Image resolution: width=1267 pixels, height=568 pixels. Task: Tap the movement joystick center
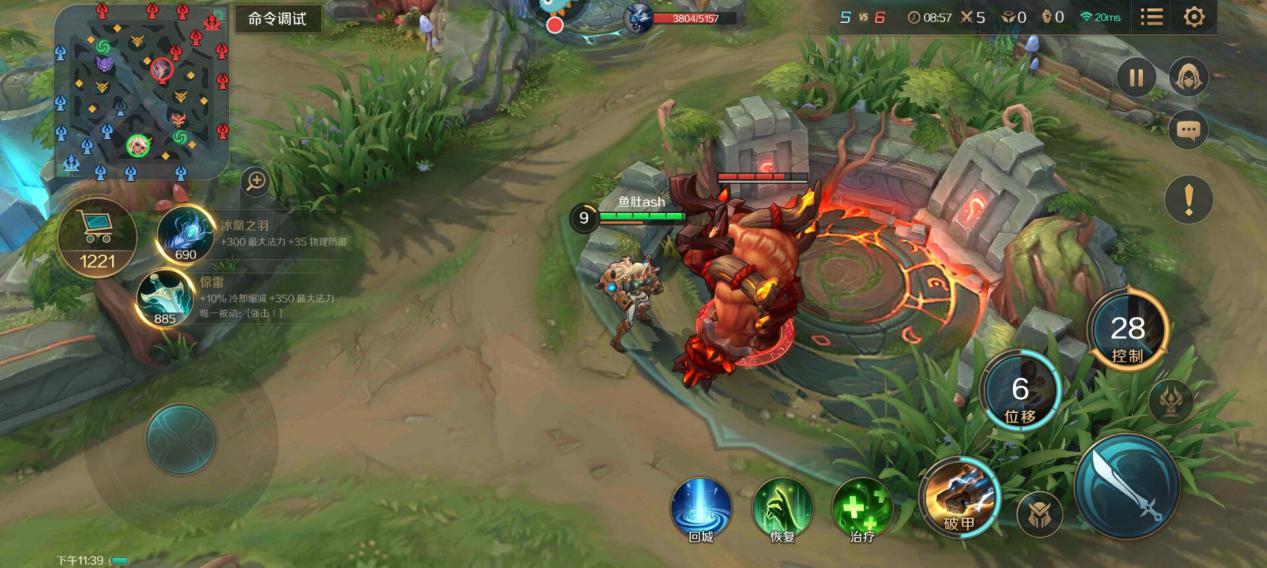coord(181,439)
